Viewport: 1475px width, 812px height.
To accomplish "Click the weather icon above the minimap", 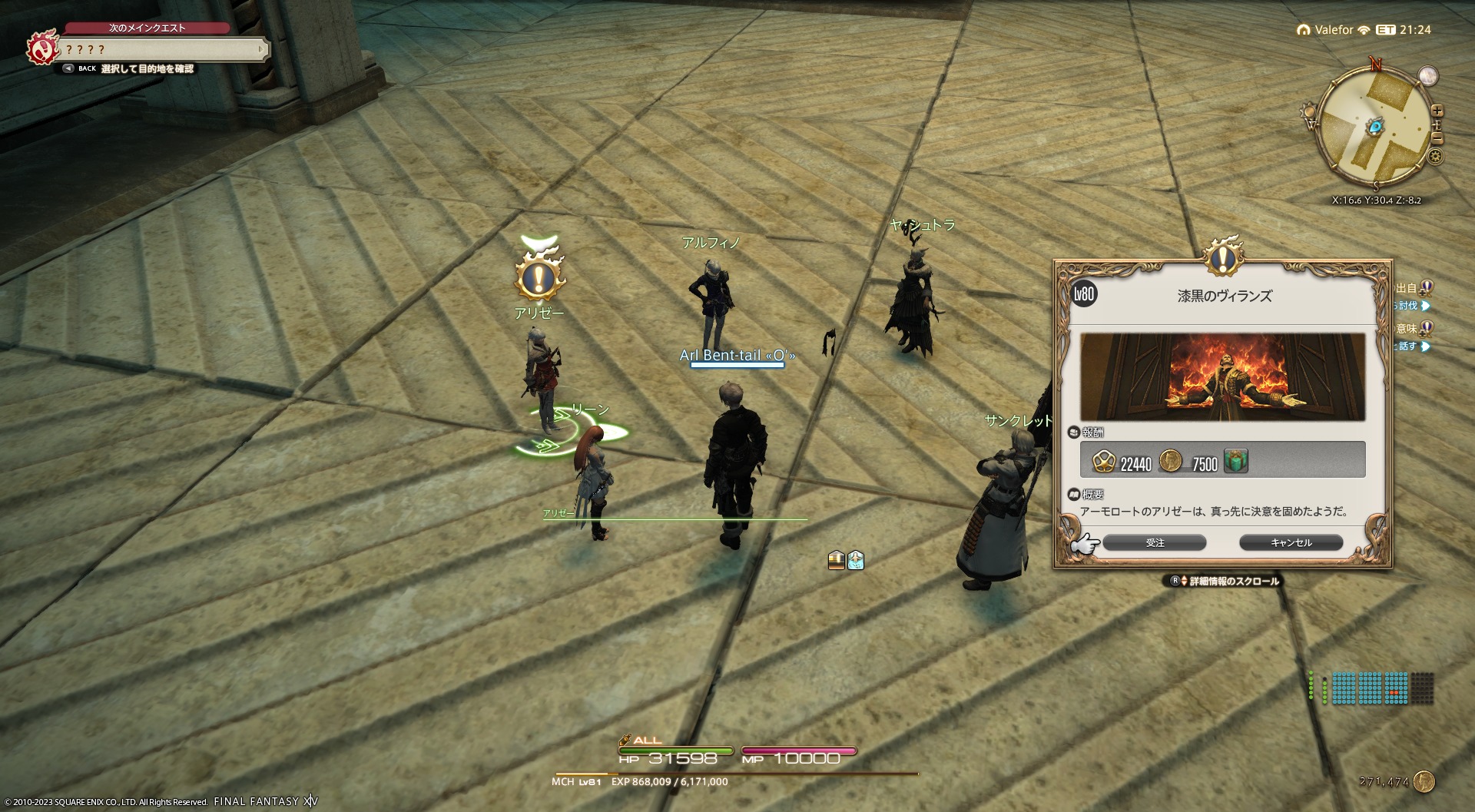I will click(x=1428, y=76).
